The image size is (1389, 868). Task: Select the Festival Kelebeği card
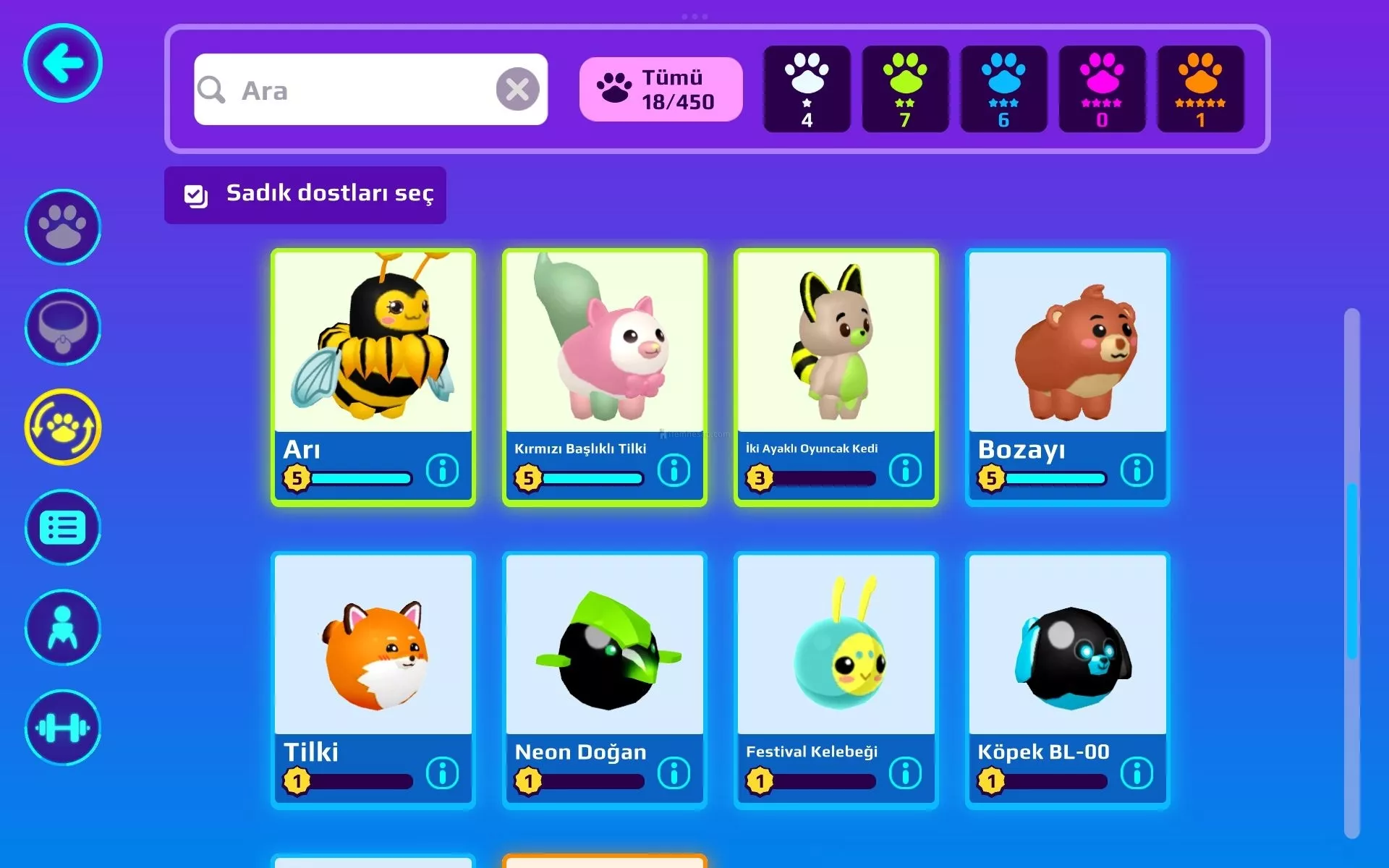tap(836, 651)
